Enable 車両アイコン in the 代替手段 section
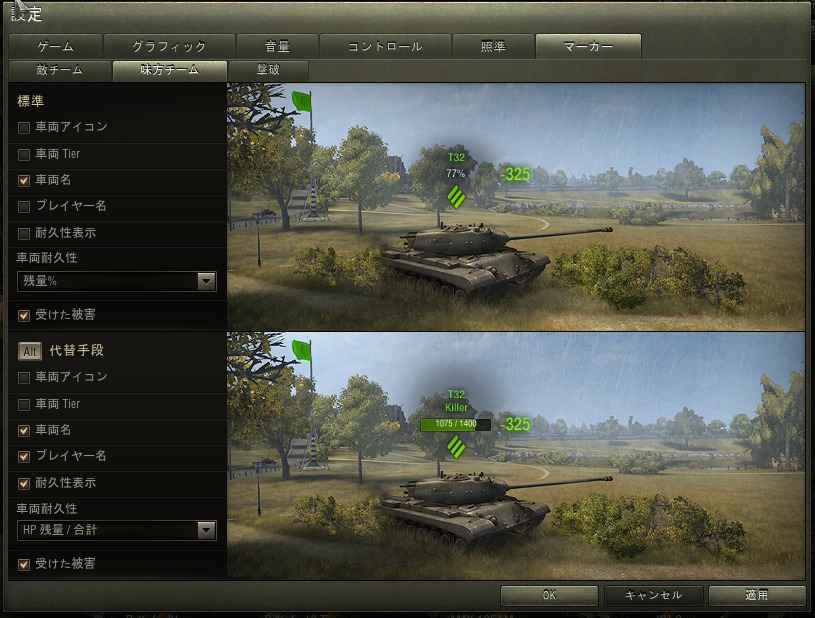 coord(24,378)
